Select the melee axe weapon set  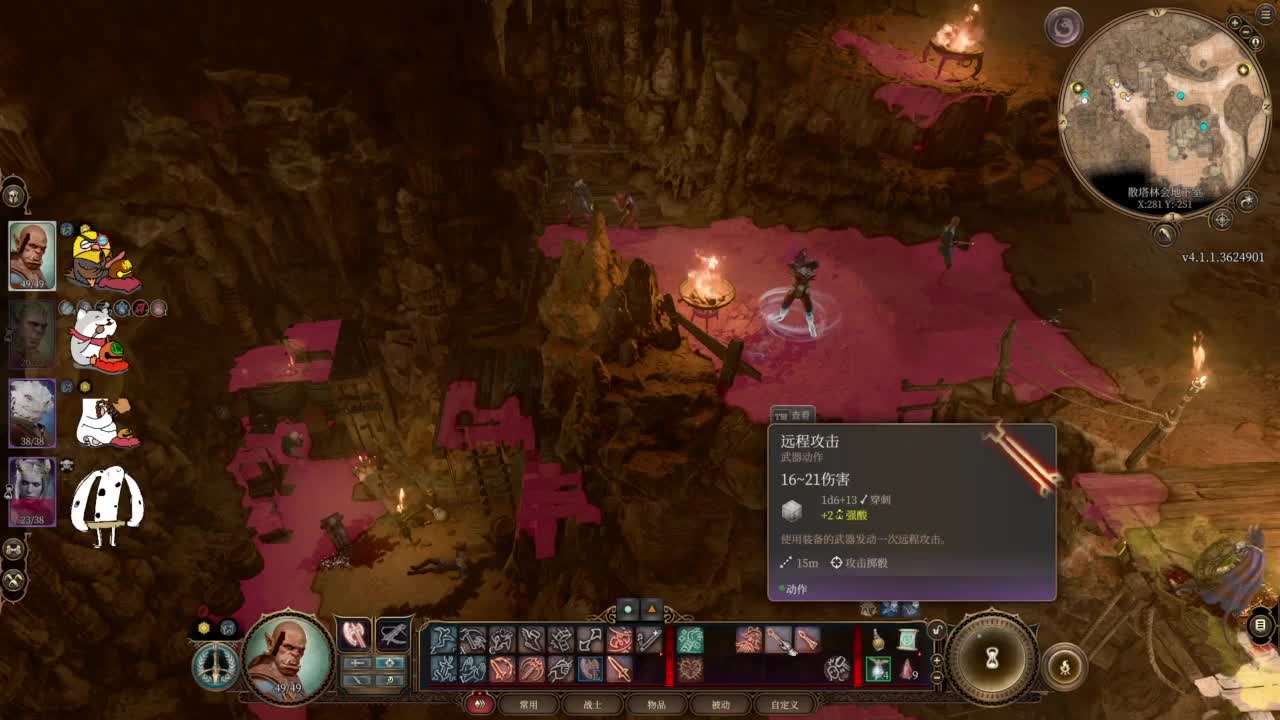coord(354,633)
